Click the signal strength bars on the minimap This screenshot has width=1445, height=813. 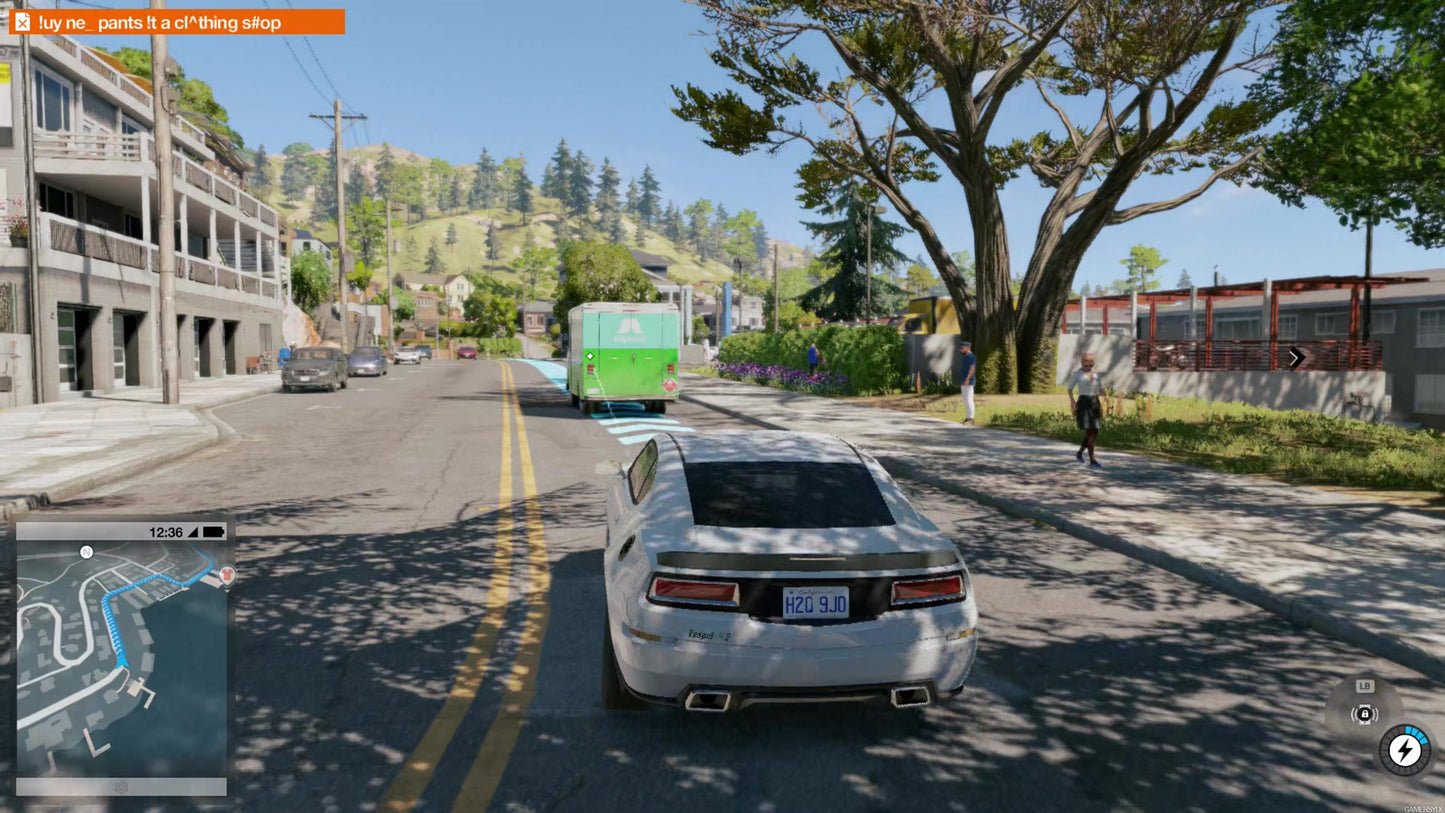click(x=191, y=532)
